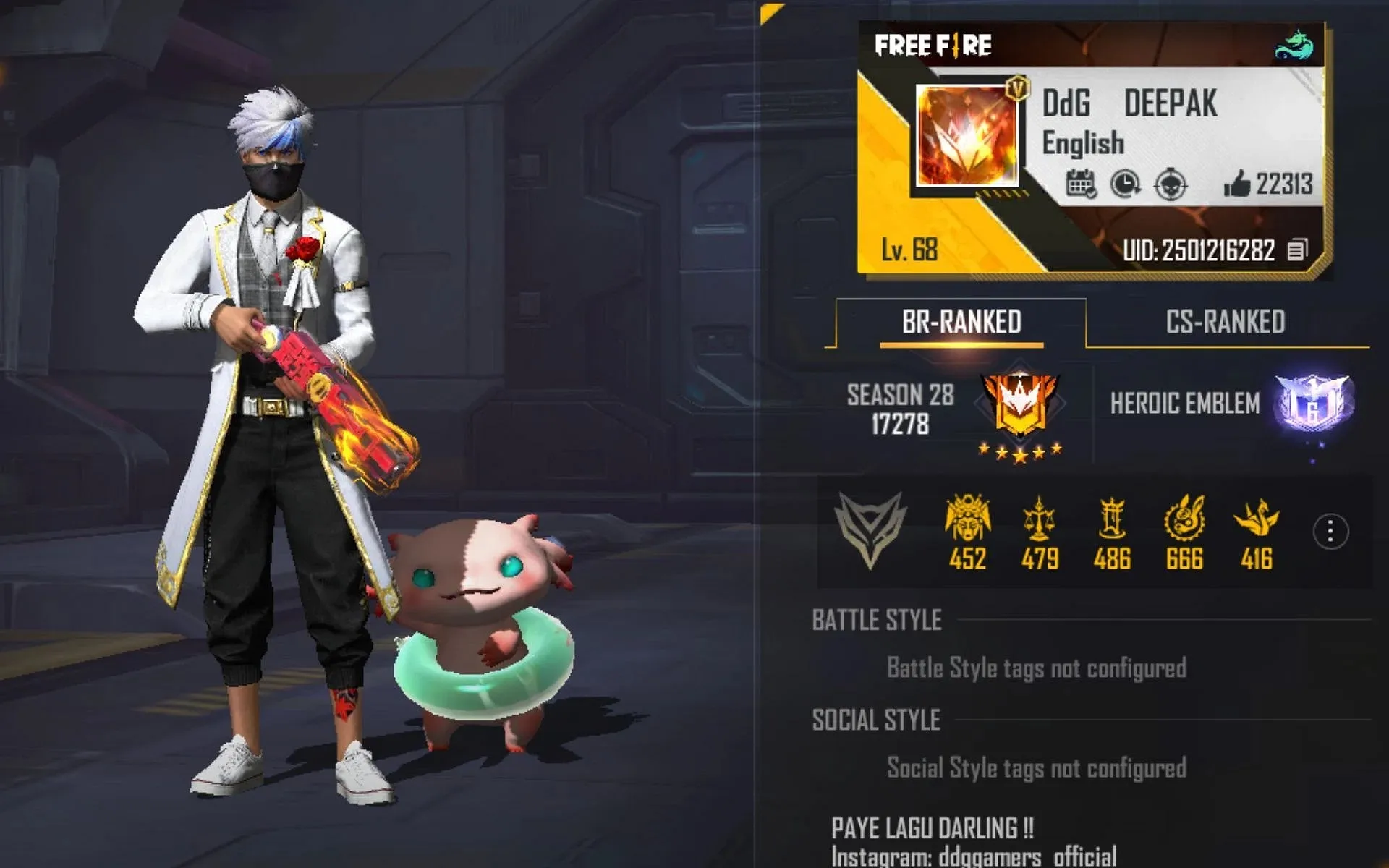Select the BR-RANKED tab
Image resolution: width=1389 pixels, height=868 pixels.
(961, 322)
